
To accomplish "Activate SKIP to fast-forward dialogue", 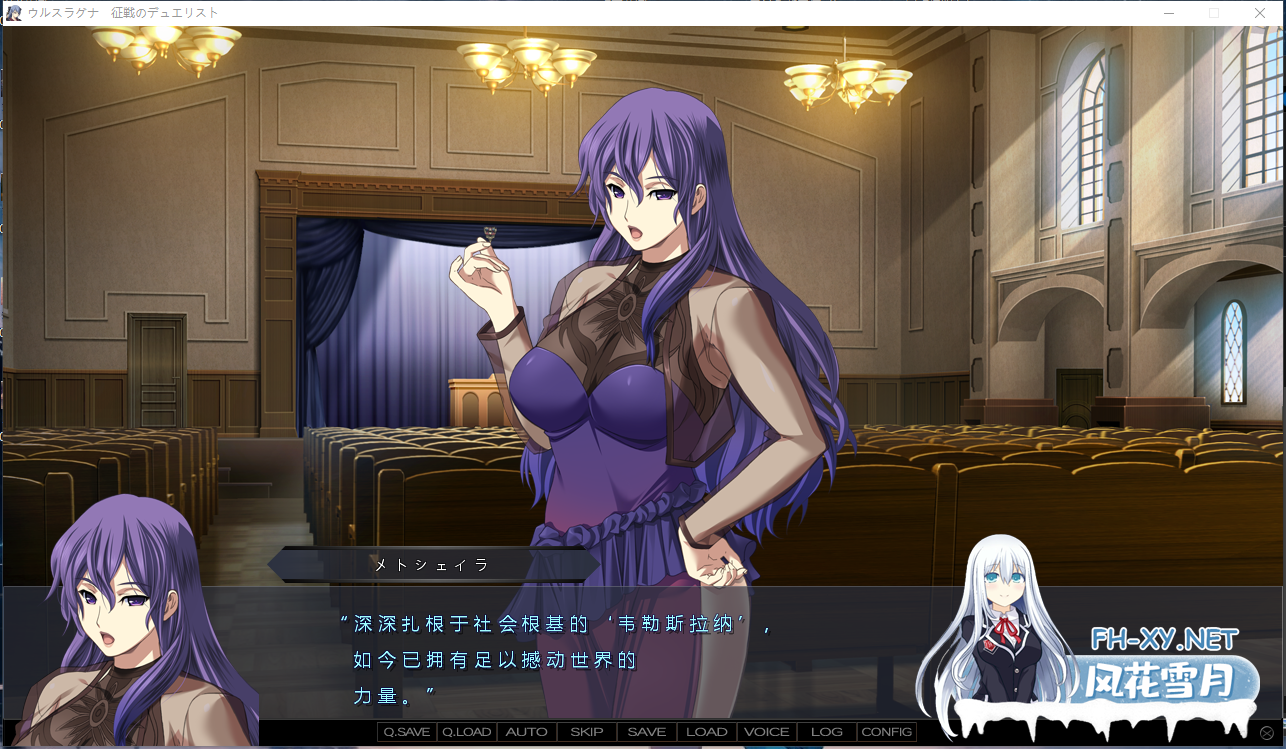I will [x=587, y=732].
